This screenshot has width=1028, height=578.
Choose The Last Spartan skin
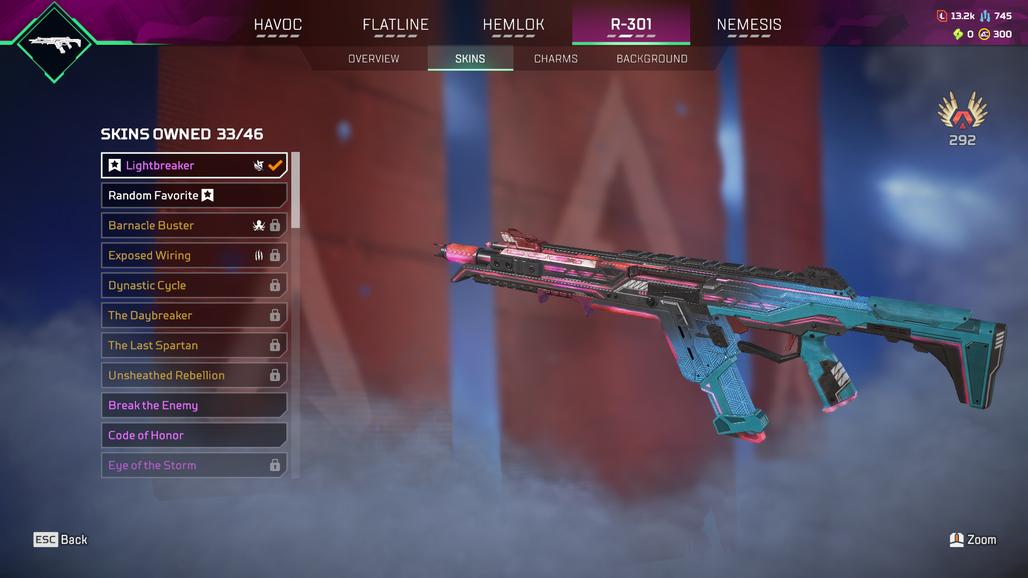point(194,345)
